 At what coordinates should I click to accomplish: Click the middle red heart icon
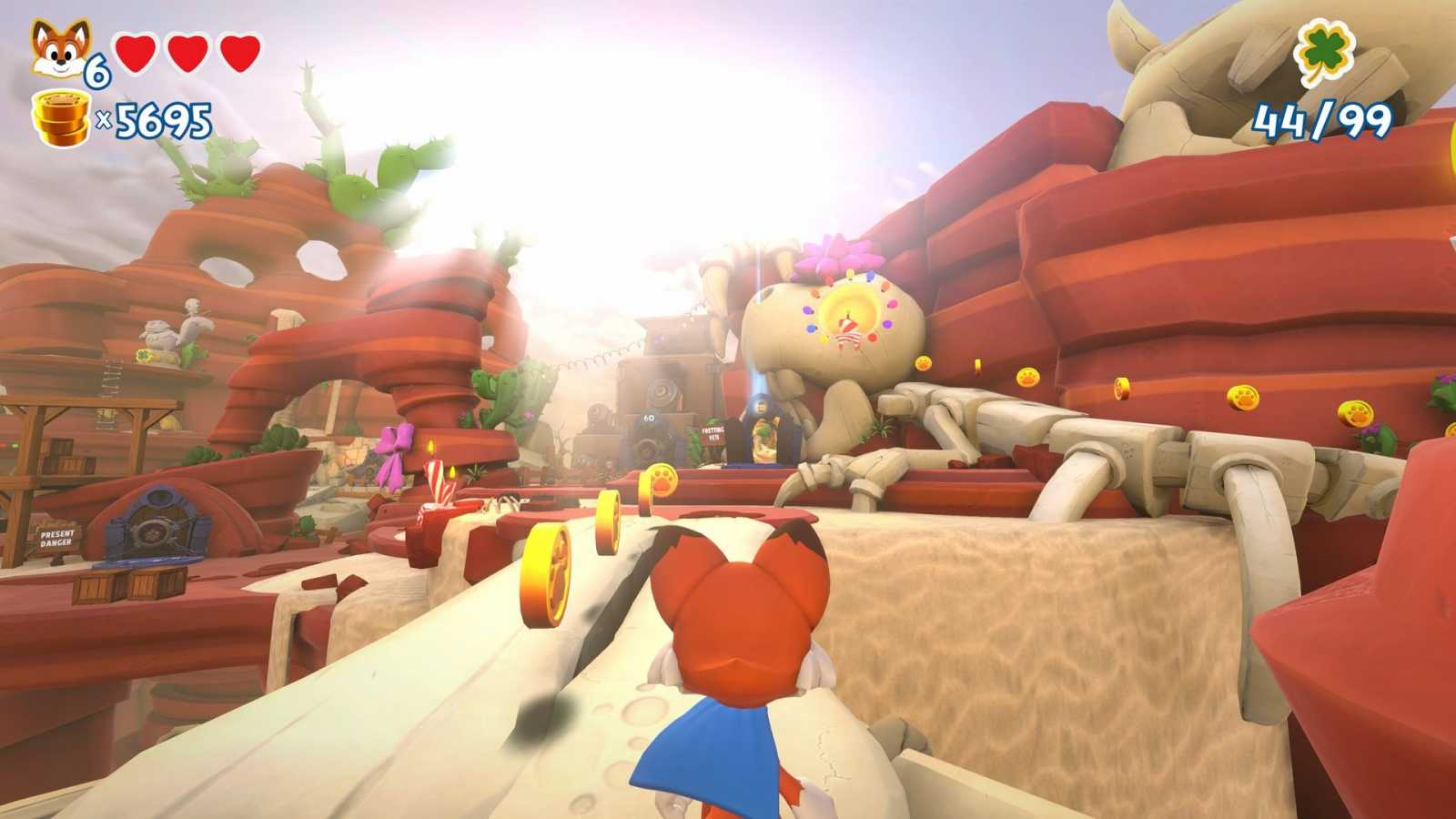click(187, 50)
